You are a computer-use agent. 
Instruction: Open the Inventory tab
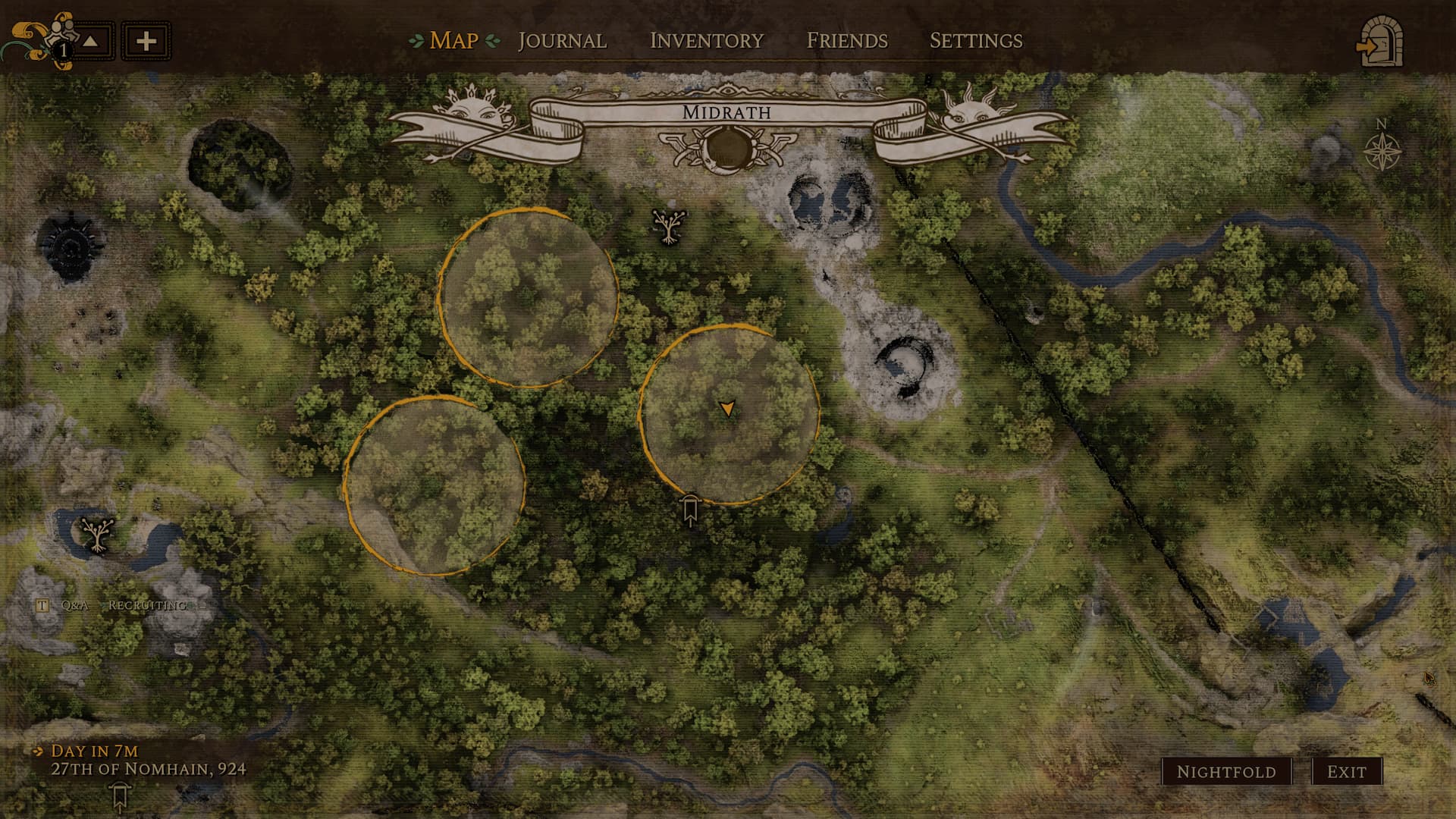[x=706, y=40]
